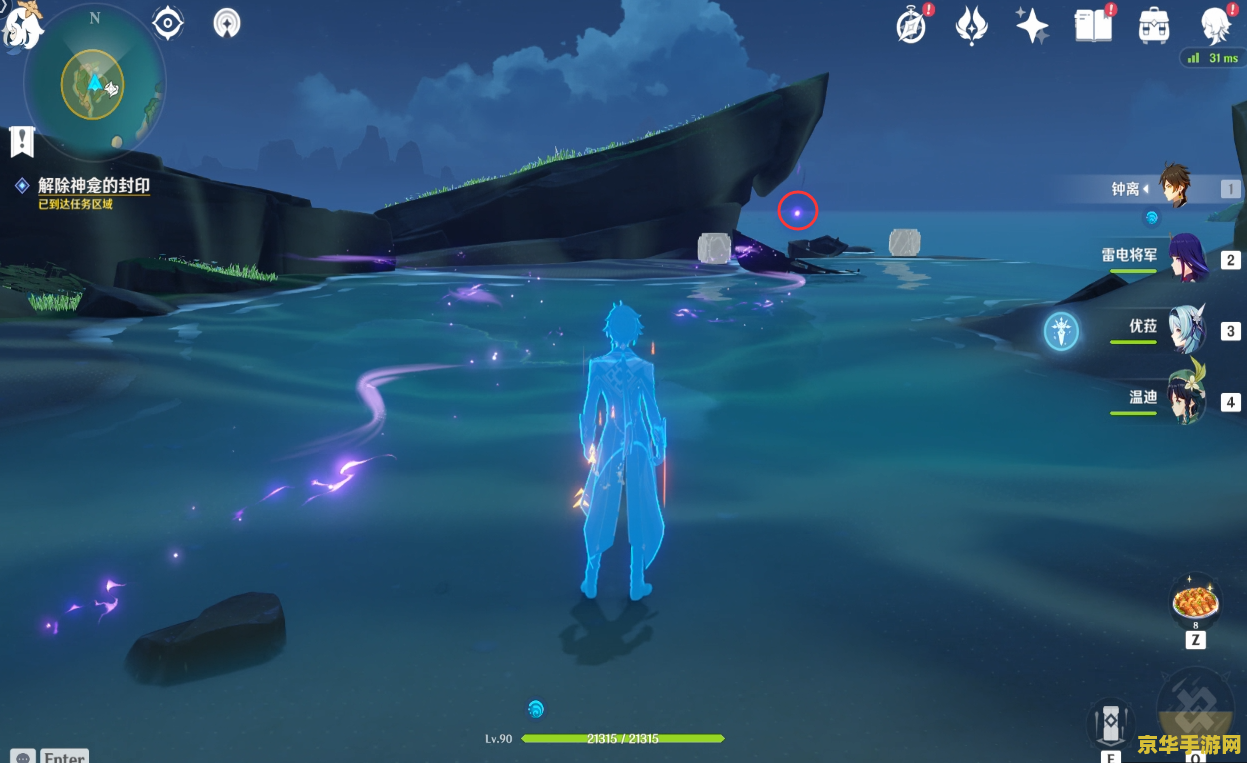This screenshot has height=763, width=1247.
Task: Open the Paimon menu
Action: tap(22, 24)
